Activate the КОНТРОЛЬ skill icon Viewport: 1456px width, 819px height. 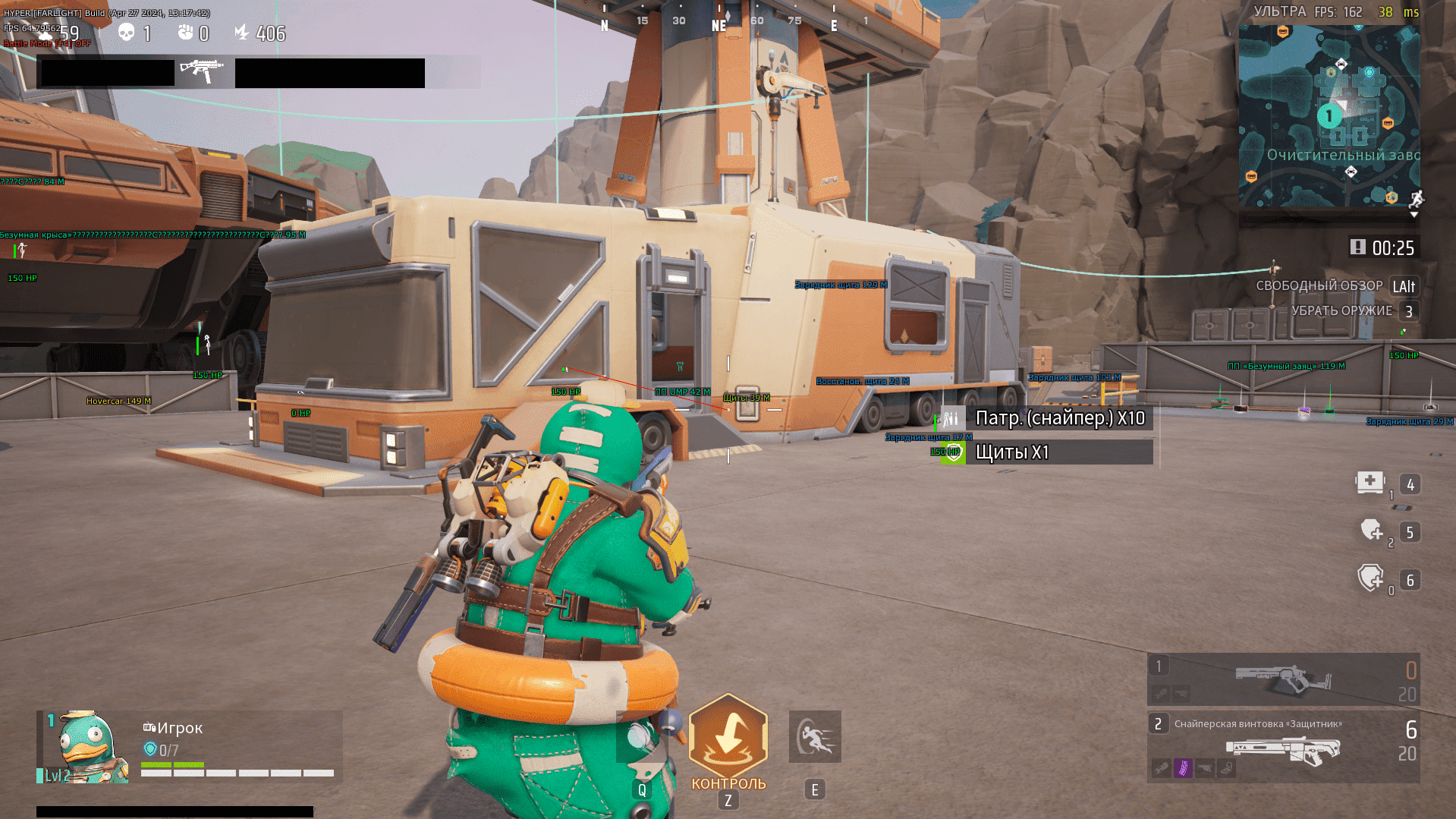coord(728,736)
